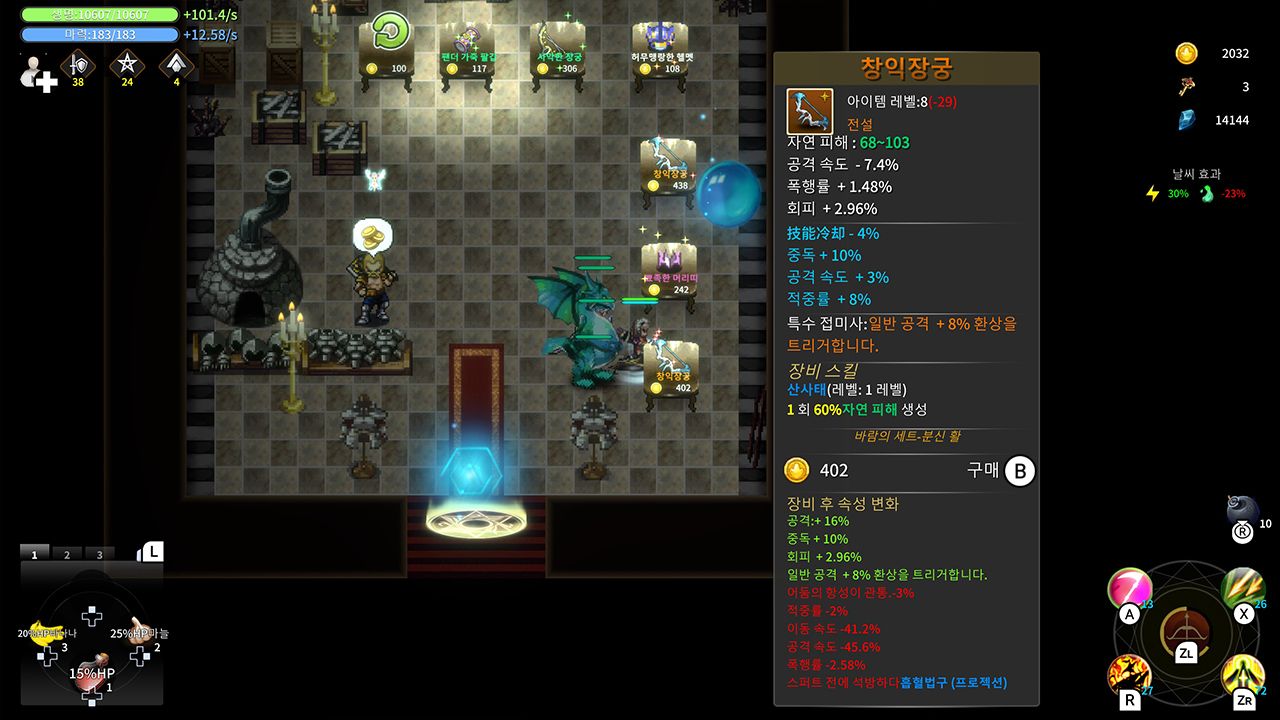This screenshot has width=1280, height=720.
Task: Select the shop bracers priced 117 gold
Action: (467, 42)
